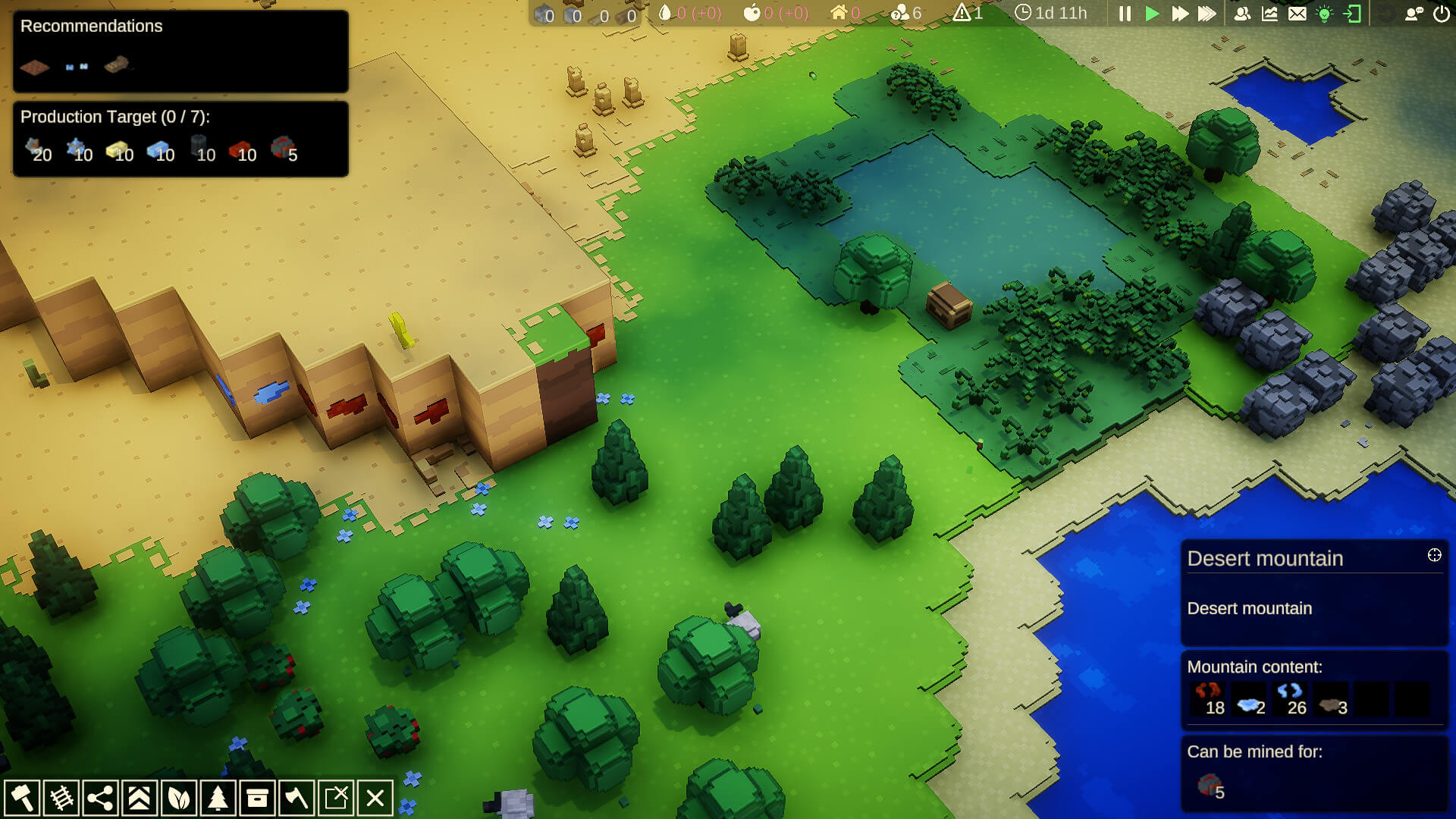Open the player chat icon
The width and height of the screenshot is (1456, 819).
pyautogui.click(x=1414, y=14)
